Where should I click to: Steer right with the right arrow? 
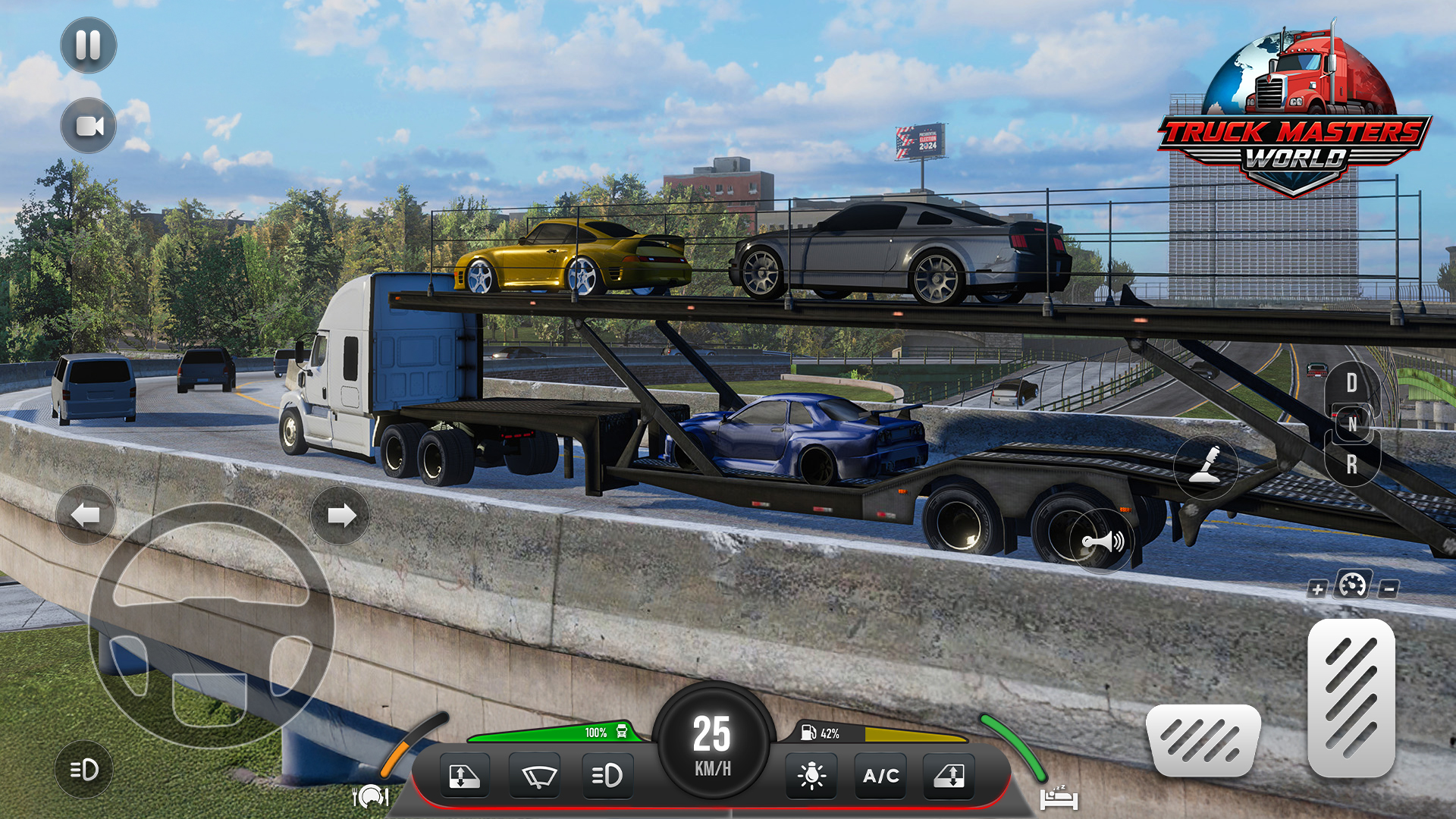(340, 516)
